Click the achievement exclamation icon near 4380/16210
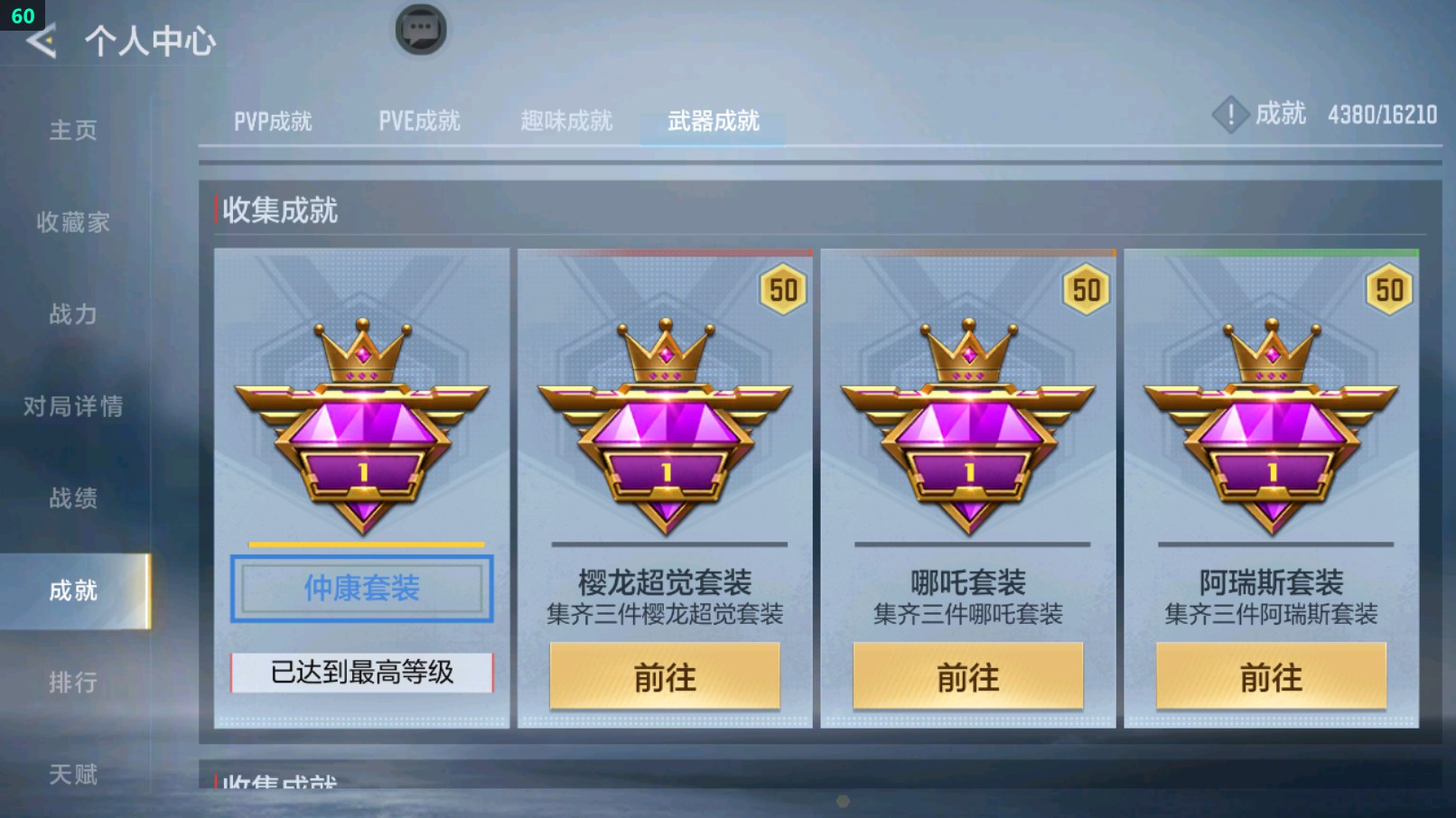Screen dimensions: 1456x818 point(1230,115)
